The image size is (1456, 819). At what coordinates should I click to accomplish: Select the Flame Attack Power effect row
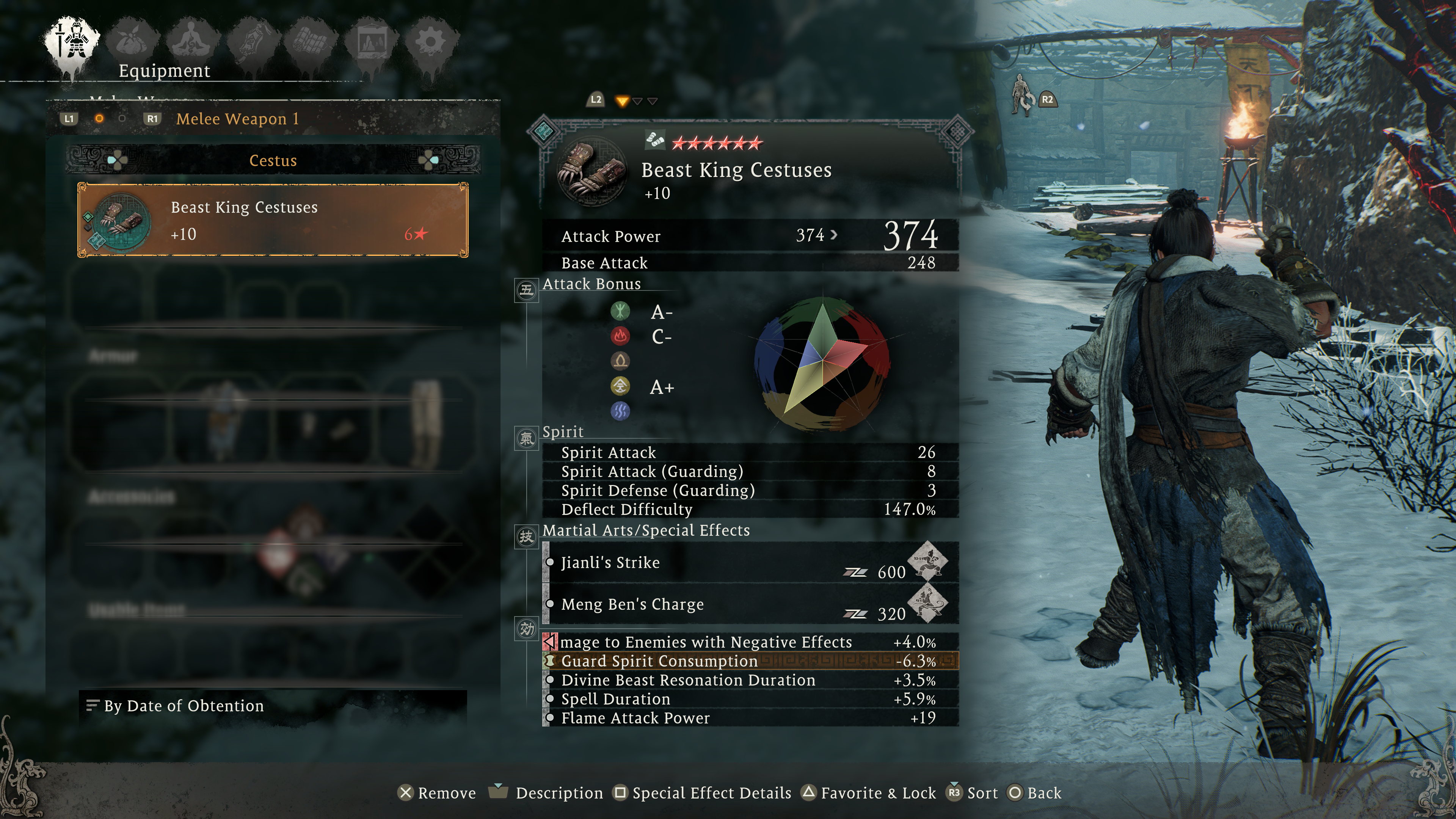tap(635, 719)
